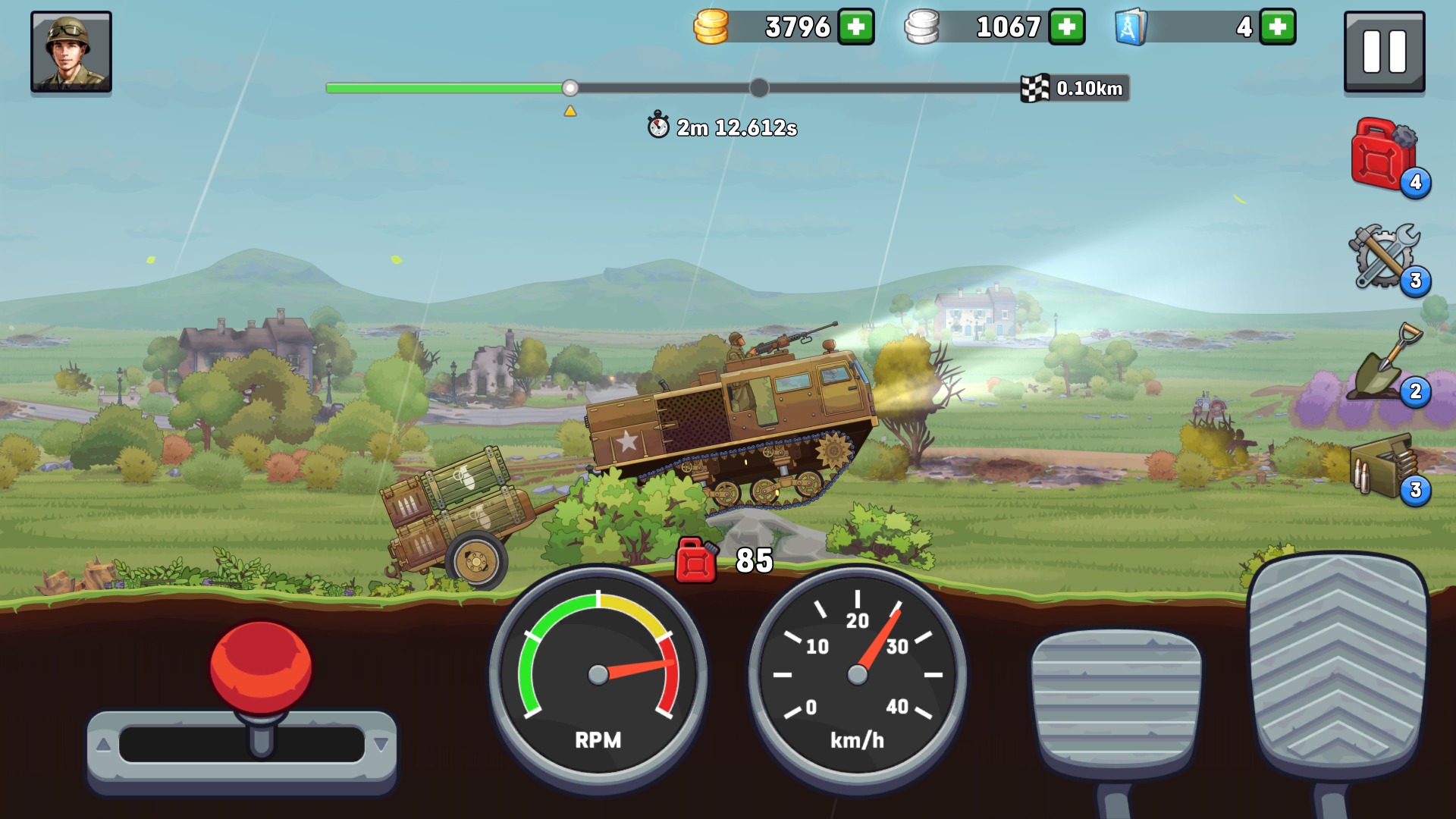This screenshot has width=1456, height=819.
Task: Pull the red joystick lever
Action: [261, 667]
